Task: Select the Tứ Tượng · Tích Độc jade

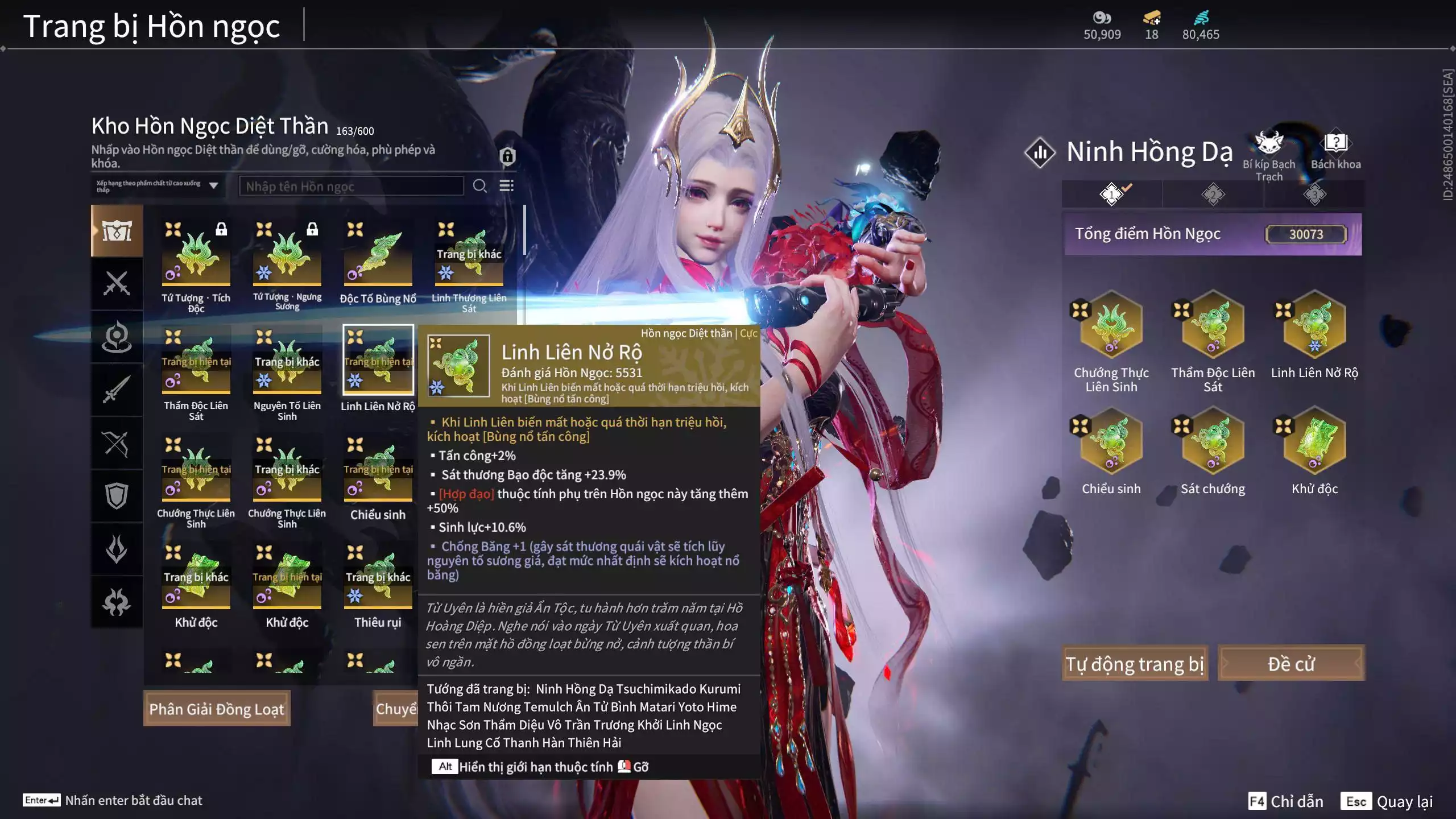Action: (x=196, y=255)
